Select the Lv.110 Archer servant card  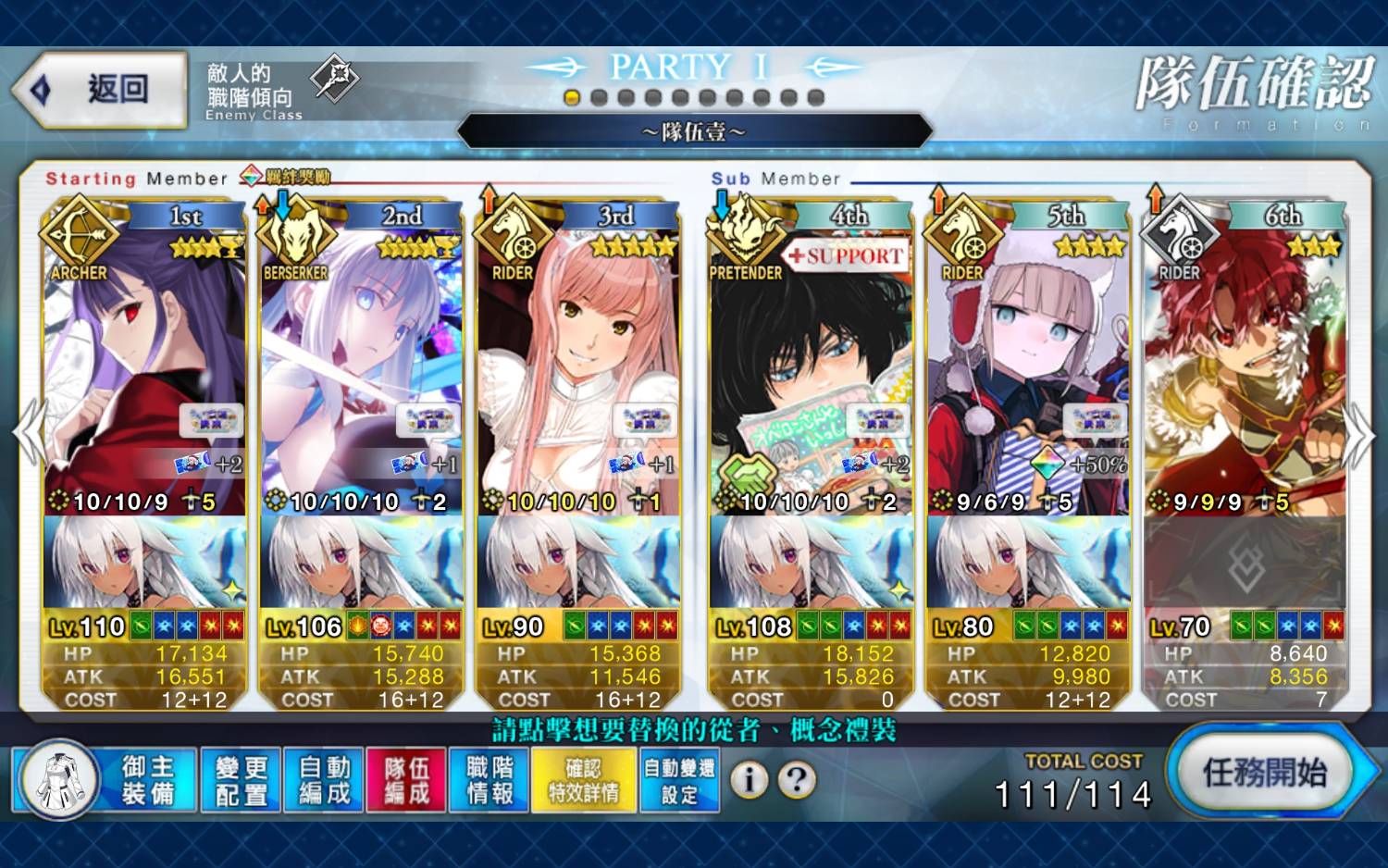pos(144,370)
